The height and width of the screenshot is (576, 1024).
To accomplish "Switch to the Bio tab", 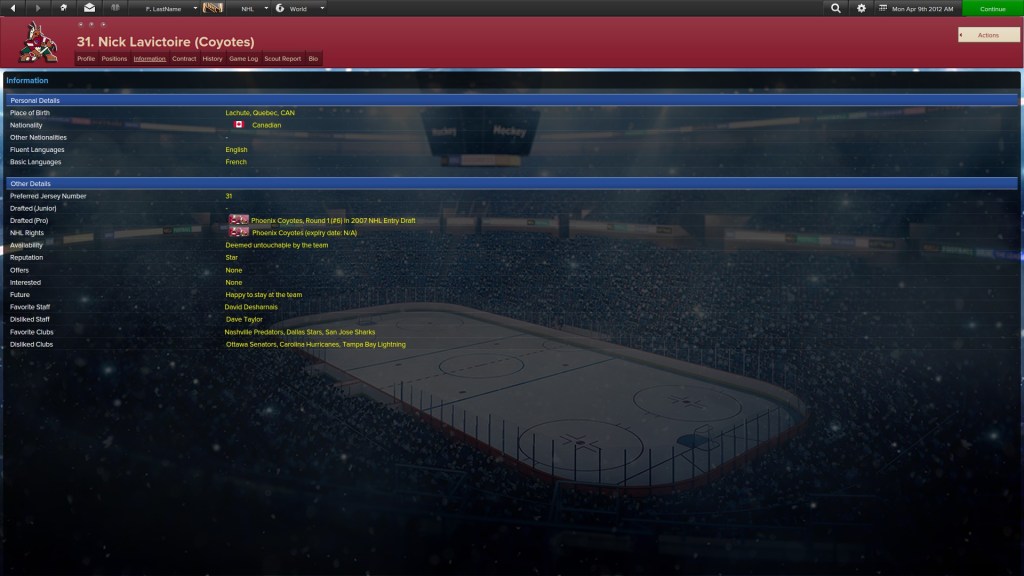I will [x=313, y=59].
